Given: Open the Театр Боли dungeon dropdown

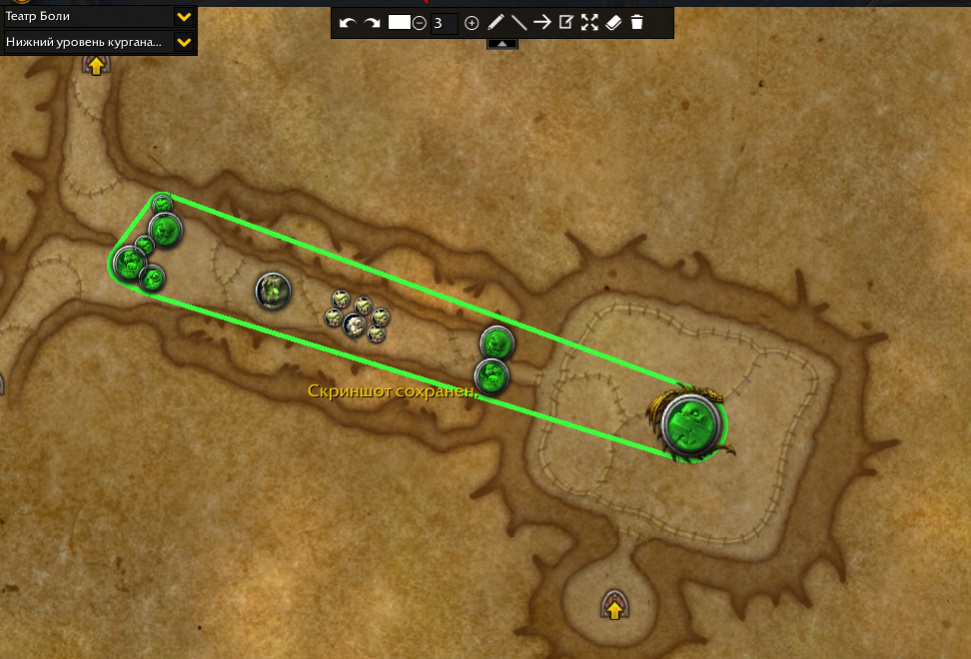Looking at the screenshot, I should [184, 16].
